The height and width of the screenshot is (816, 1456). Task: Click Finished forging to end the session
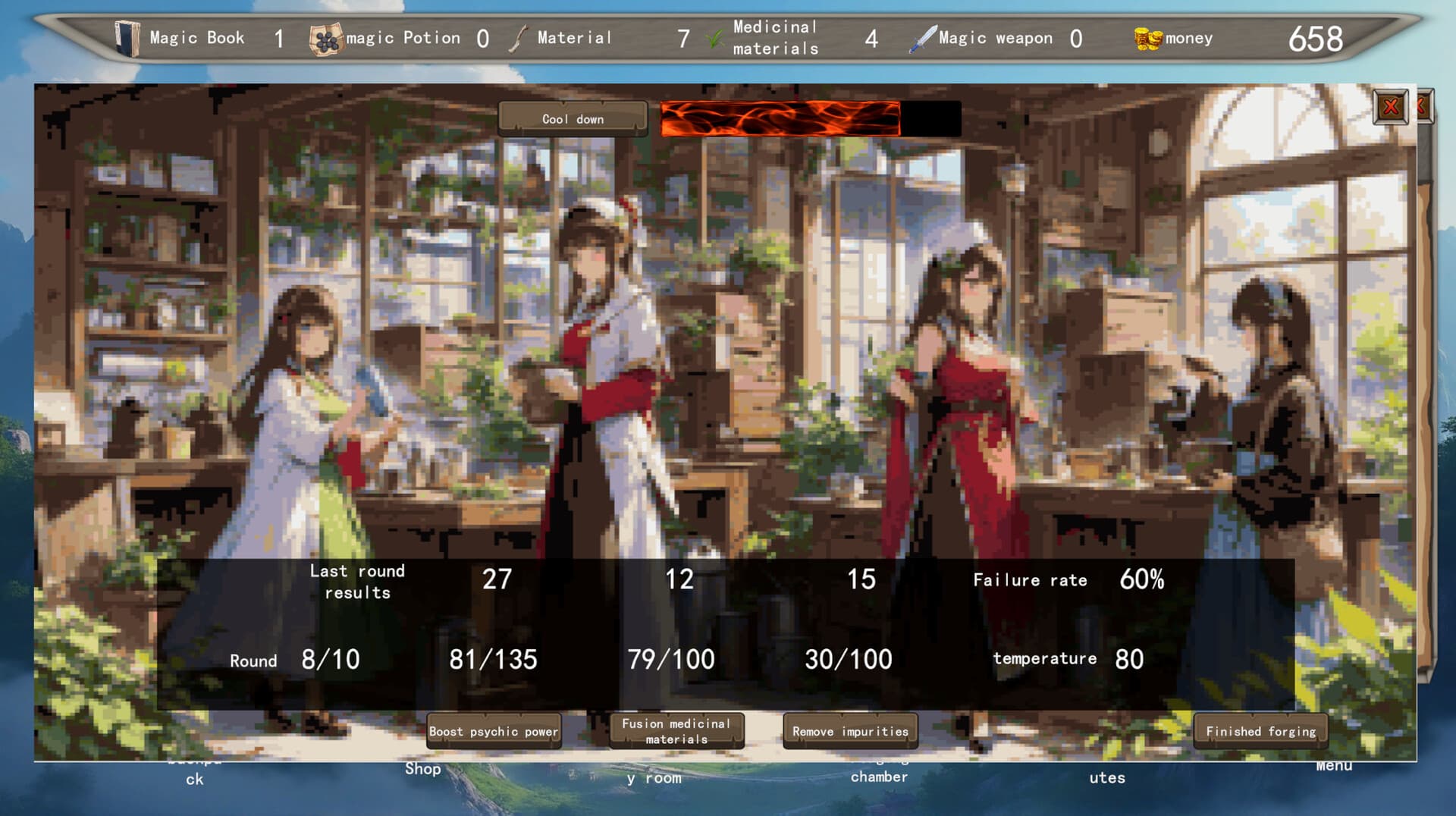[1260, 731]
